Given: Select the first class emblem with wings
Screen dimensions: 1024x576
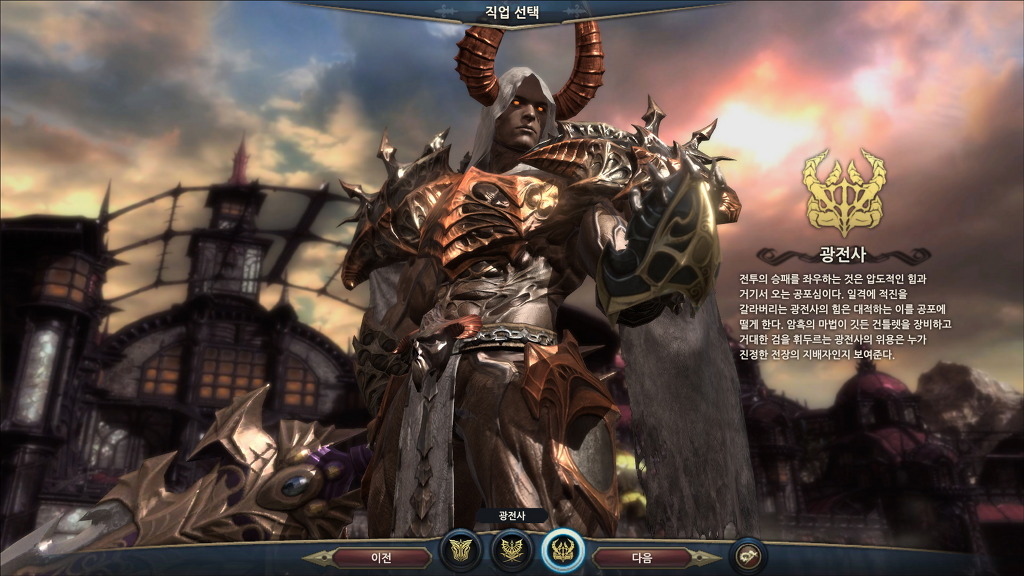Looking at the screenshot, I should coord(461,549).
